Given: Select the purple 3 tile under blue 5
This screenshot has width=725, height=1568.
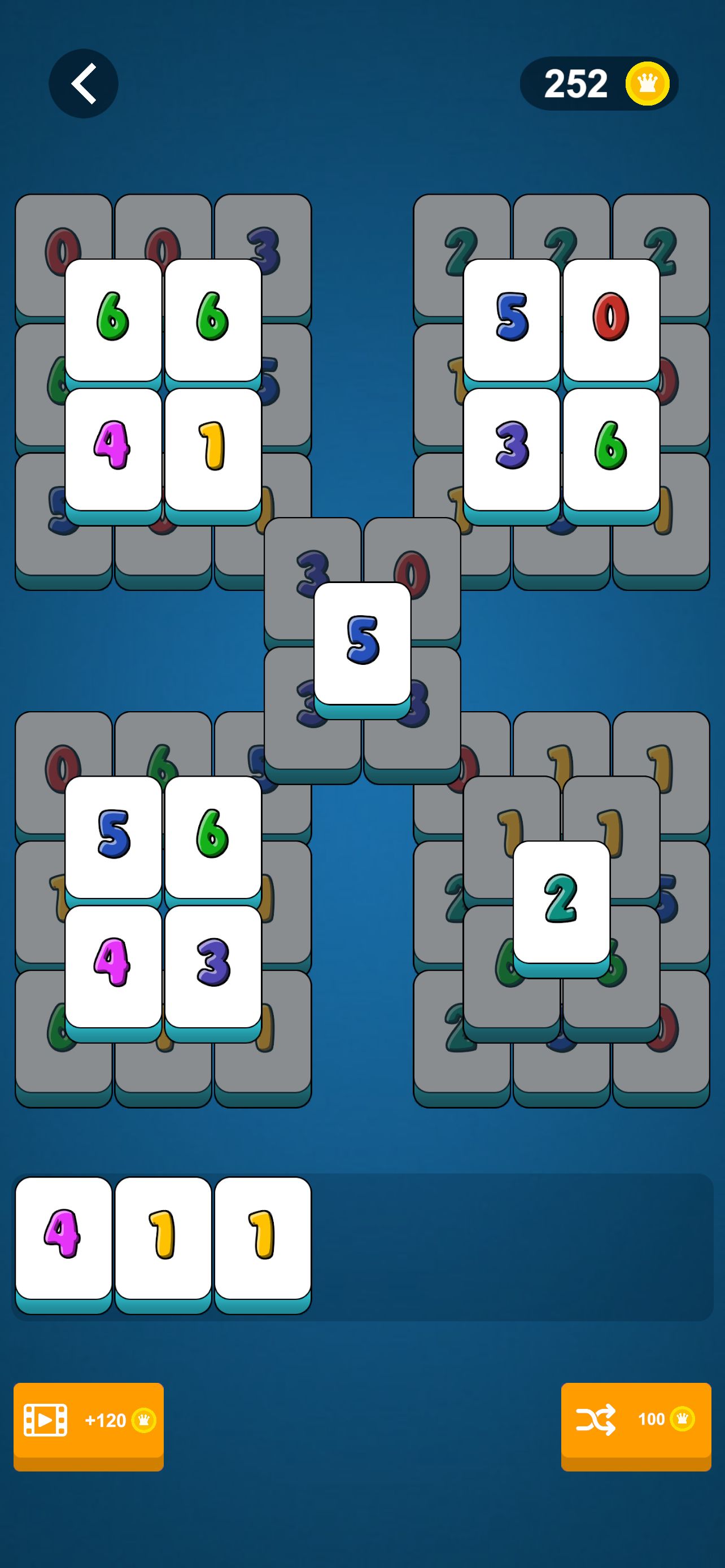Looking at the screenshot, I should [x=512, y=449].
